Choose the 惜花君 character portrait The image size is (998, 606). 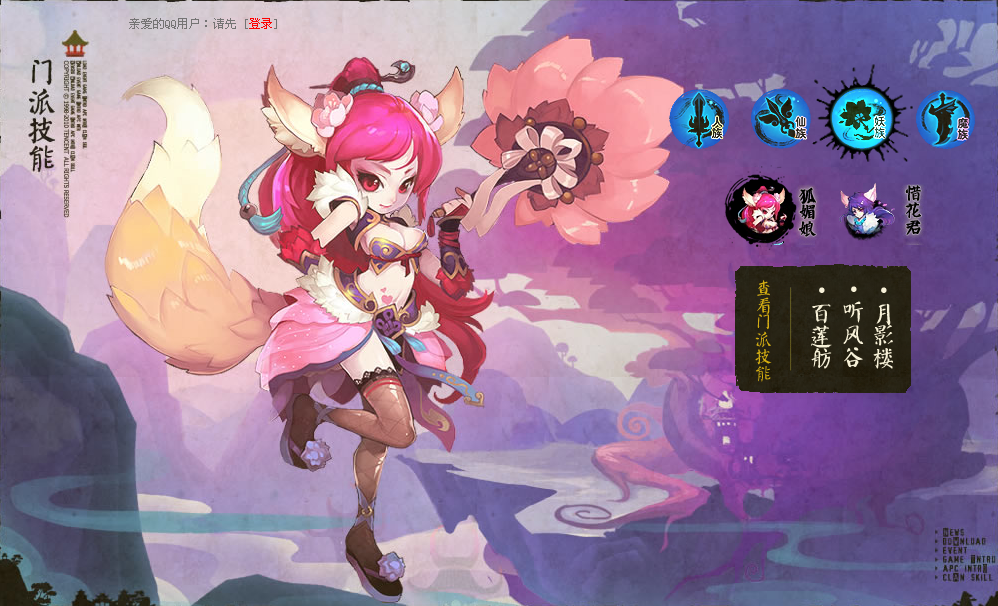pos(864,213)
